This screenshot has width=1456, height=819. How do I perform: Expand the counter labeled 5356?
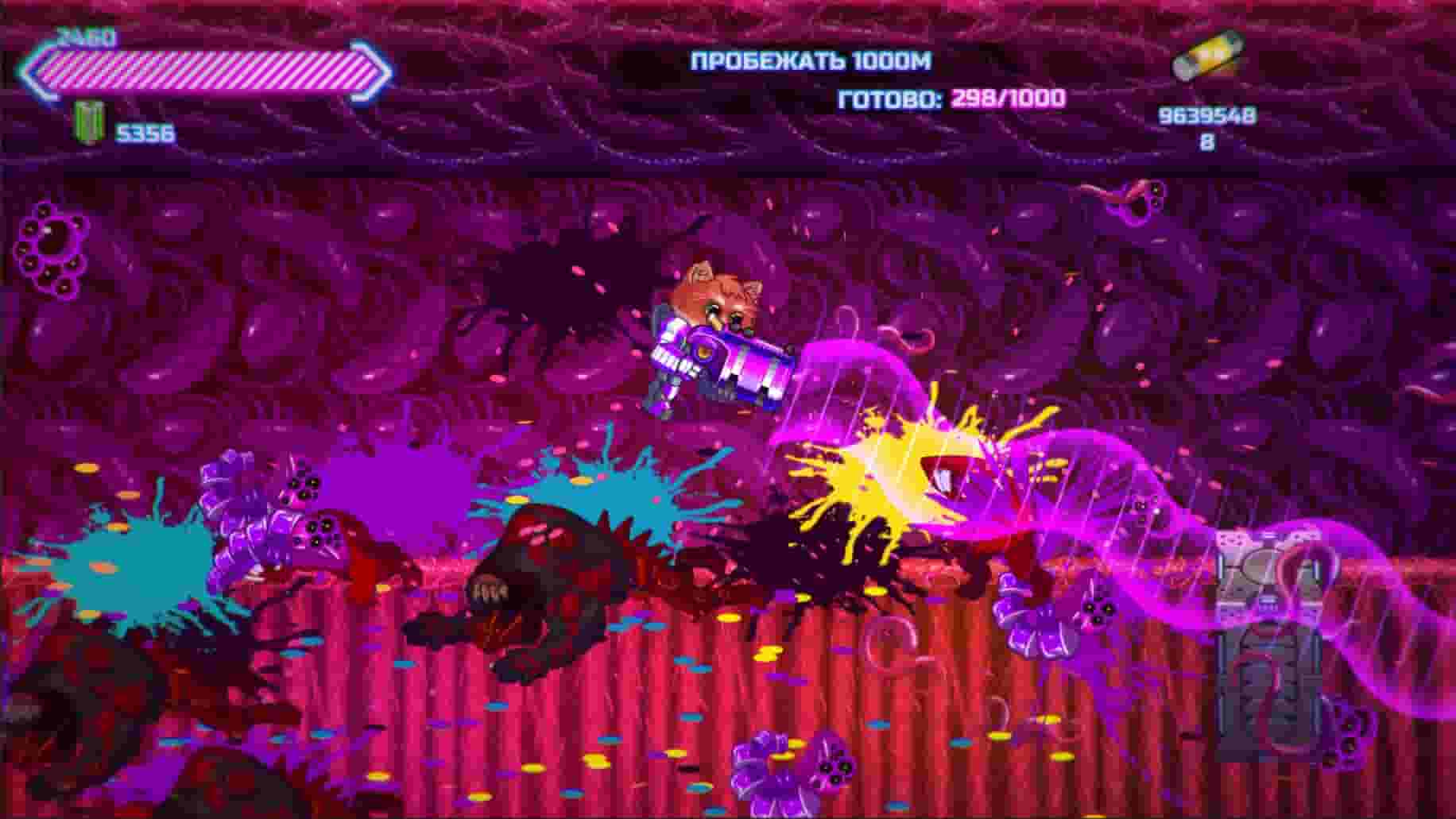pyautogui.click(x=148, y=131)
